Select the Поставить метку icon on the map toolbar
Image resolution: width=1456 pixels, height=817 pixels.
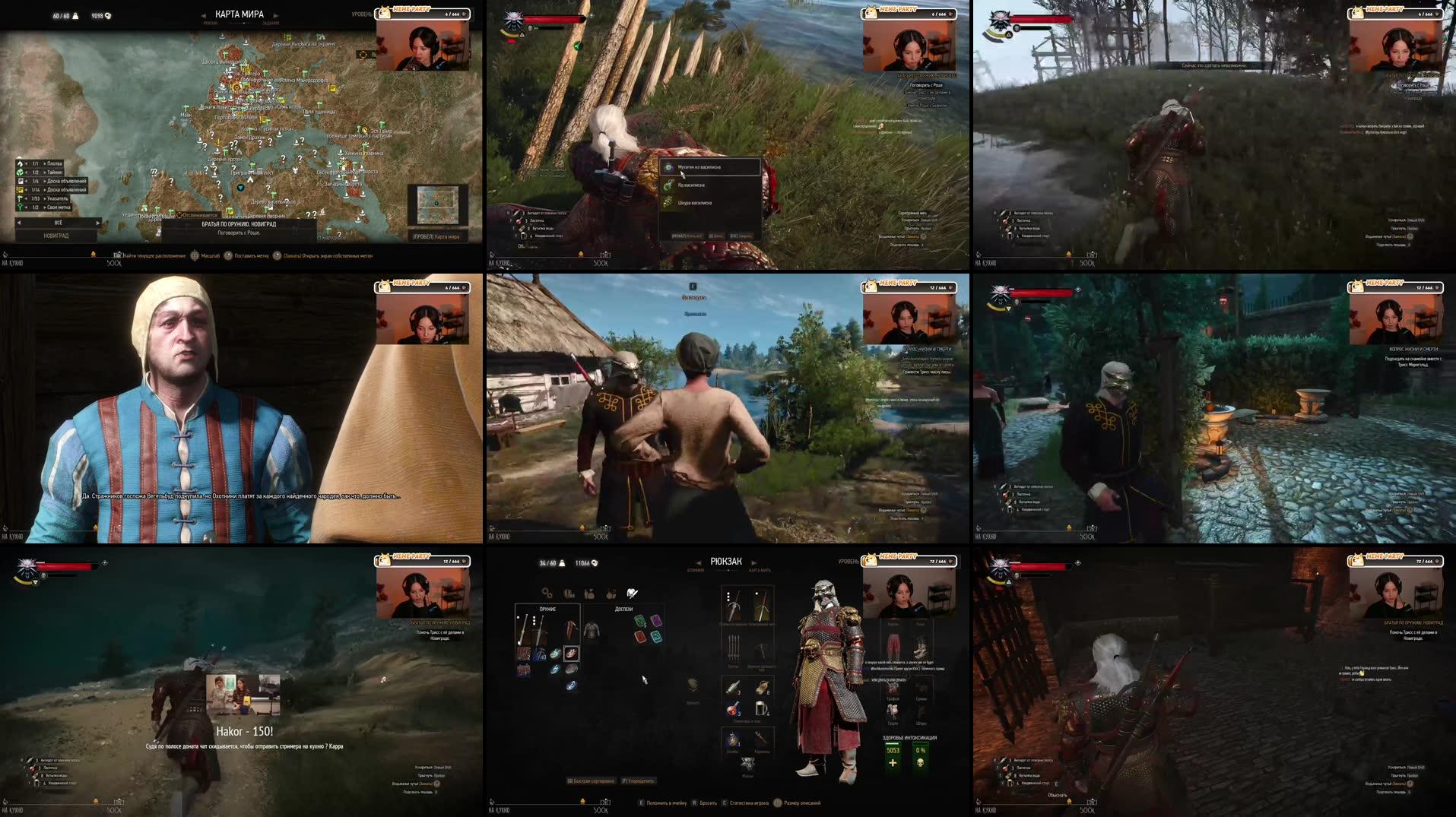[230, 256]
